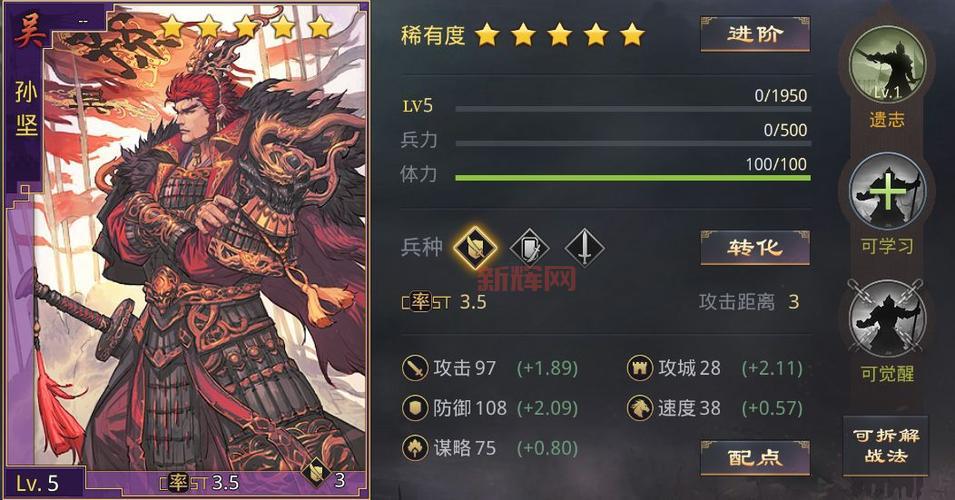This screenshot has width=955, height=500.
Task: Select the highlighted shield troop type icon
Action: 474,247
